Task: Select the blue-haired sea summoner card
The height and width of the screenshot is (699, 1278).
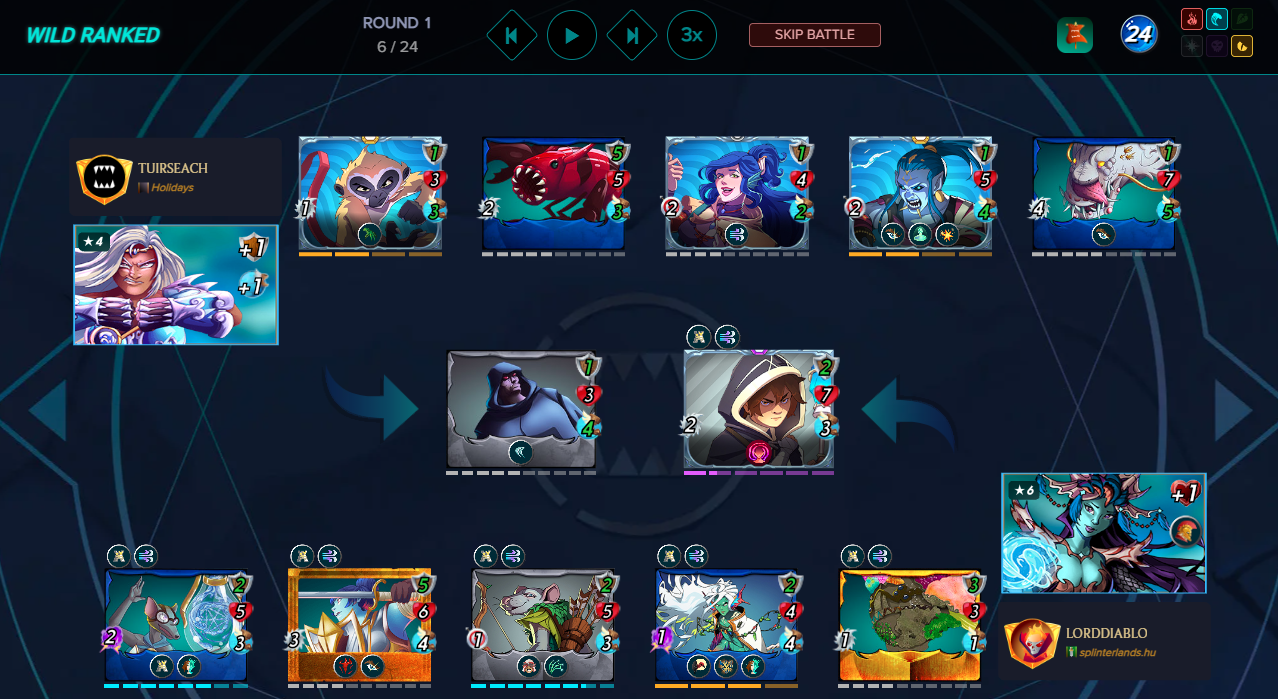Action: 1103,534
